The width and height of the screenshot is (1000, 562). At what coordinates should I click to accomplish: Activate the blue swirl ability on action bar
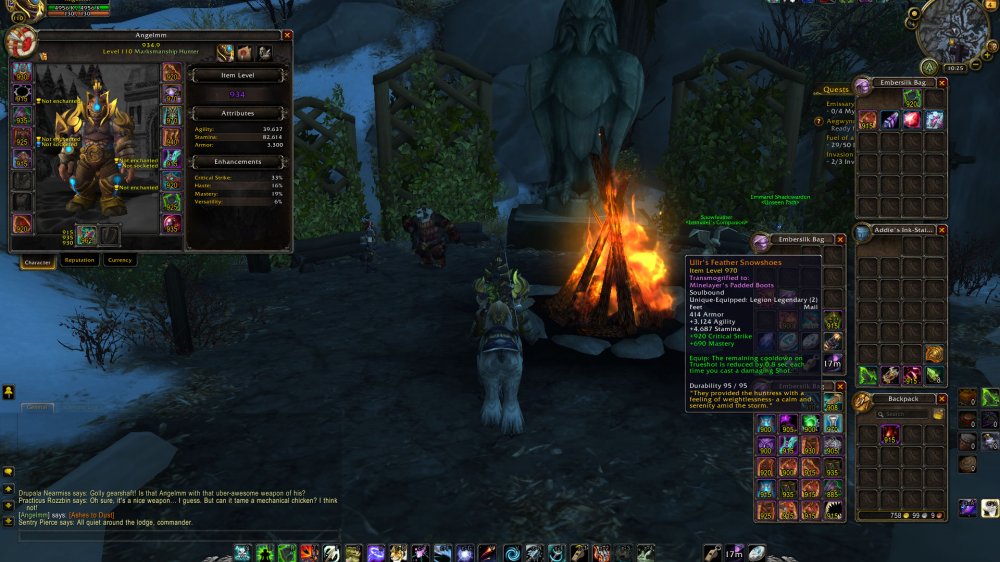[x=512, y=552]
